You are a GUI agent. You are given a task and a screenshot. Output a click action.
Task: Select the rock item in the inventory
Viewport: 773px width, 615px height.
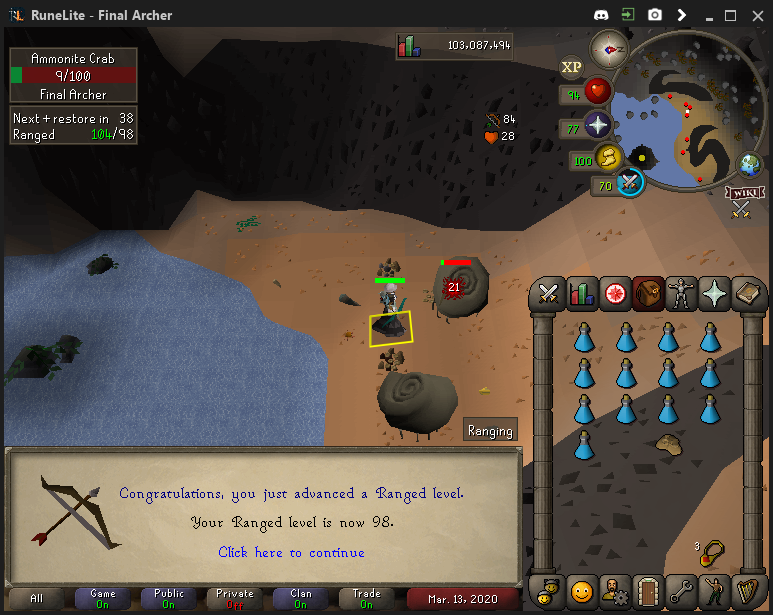click(x=668, y=445)
